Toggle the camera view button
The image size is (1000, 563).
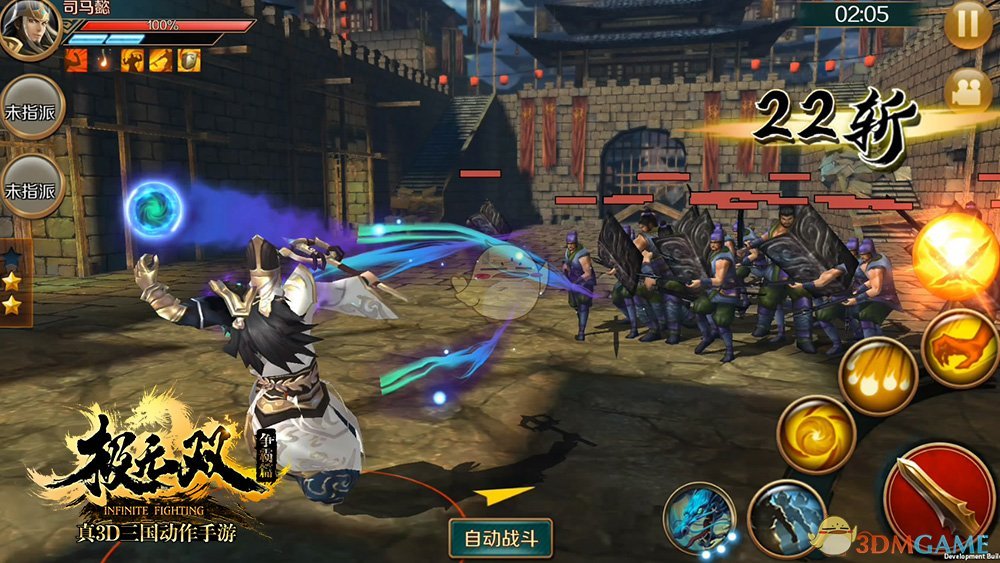pos(968,90)
